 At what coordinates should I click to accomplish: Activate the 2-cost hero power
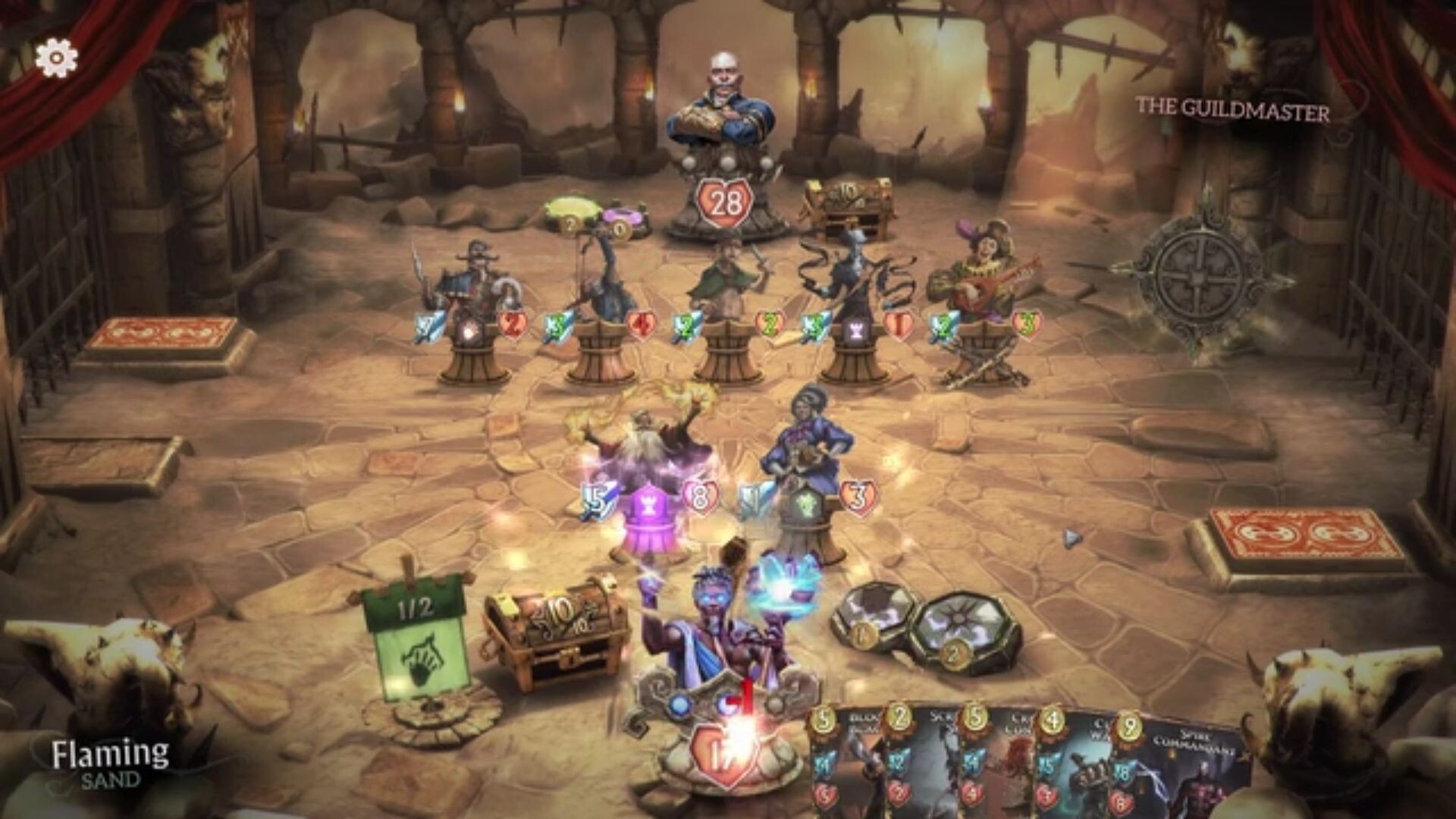tap(950, 639)
